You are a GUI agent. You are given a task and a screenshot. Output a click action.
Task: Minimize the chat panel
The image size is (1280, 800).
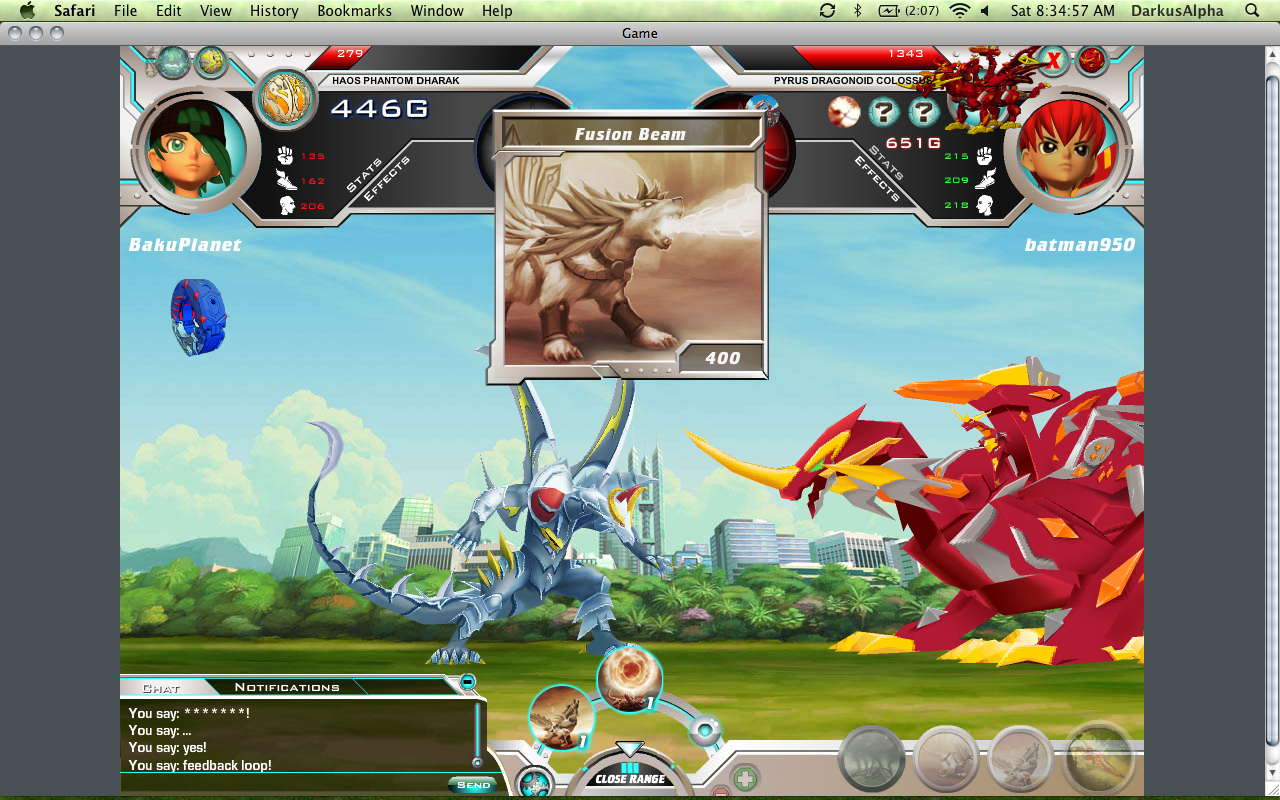[x=467, y=682]
